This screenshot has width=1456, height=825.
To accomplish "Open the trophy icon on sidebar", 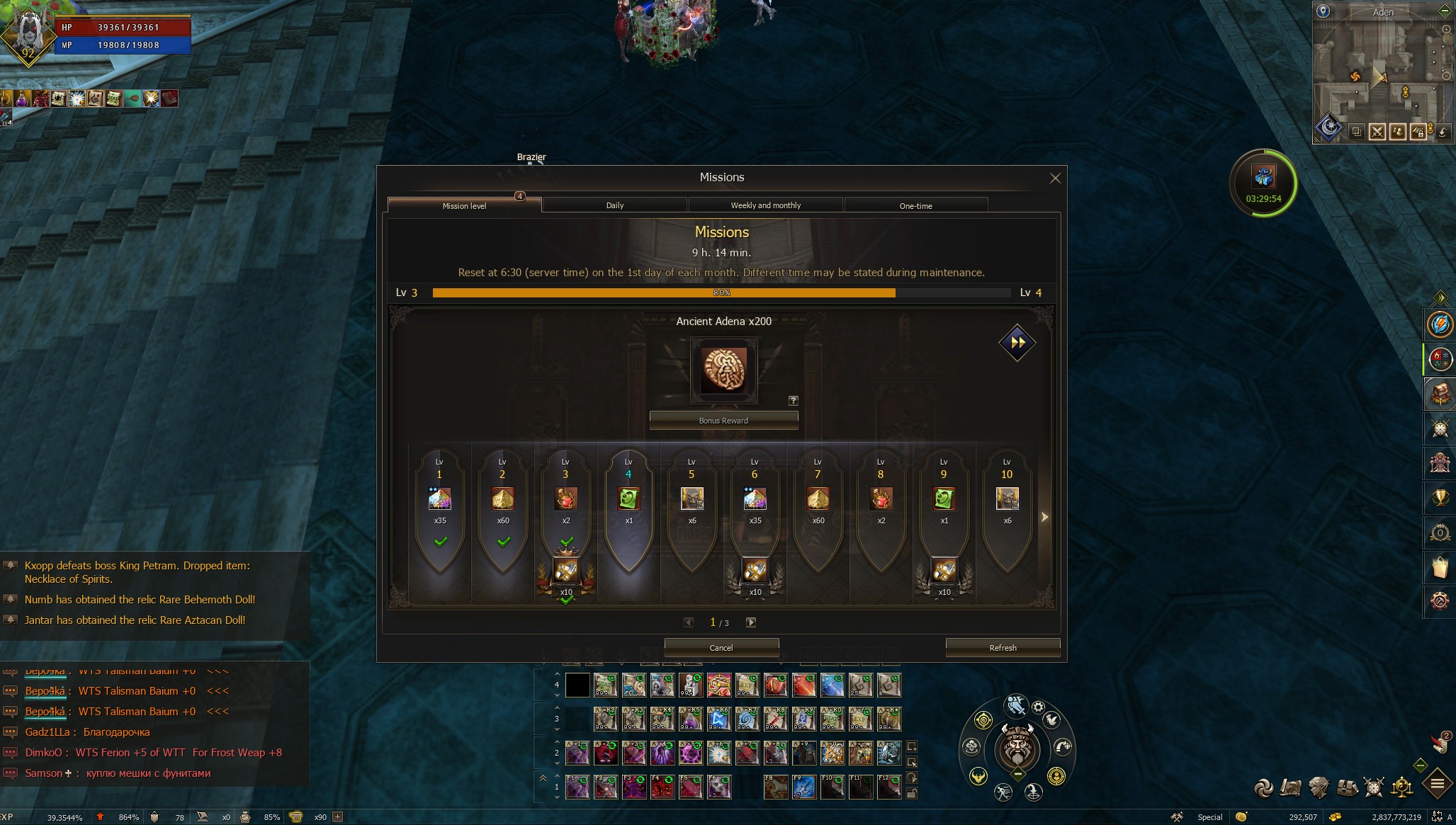I will [x=1440, y=499].
